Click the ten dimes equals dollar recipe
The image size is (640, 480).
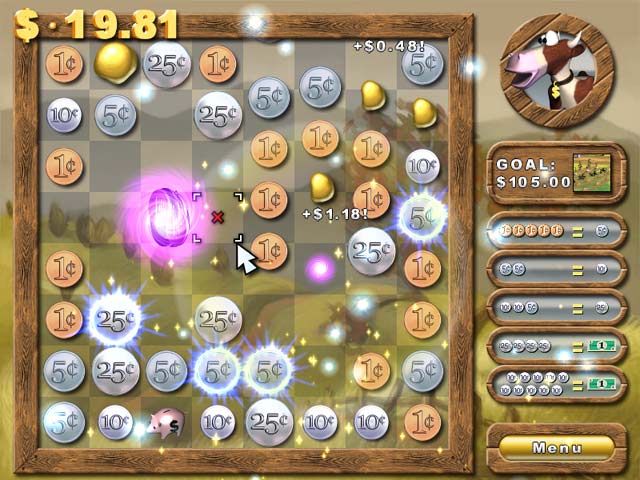point(556,384)
